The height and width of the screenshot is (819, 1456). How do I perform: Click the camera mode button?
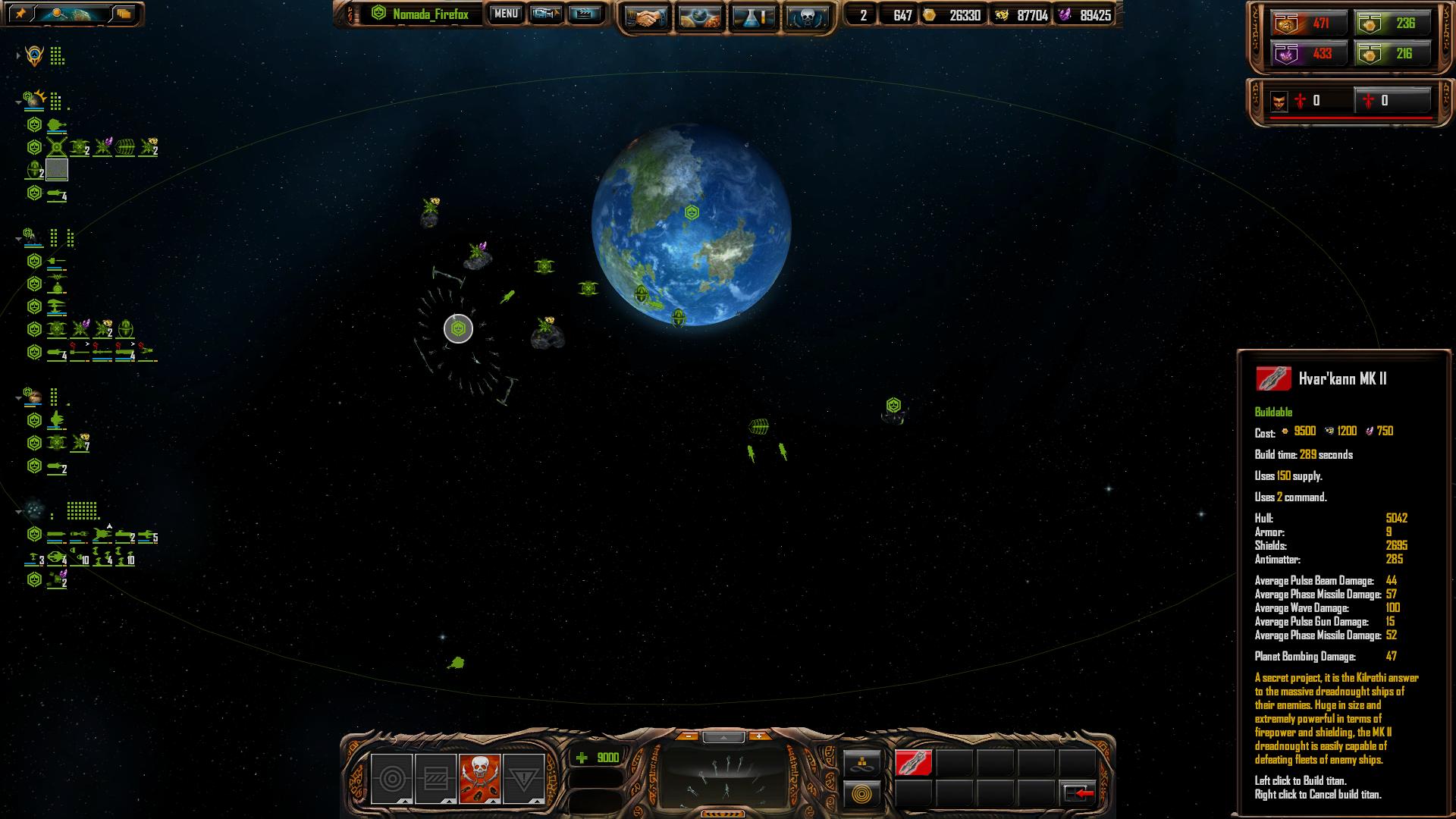tap(546, 14)
